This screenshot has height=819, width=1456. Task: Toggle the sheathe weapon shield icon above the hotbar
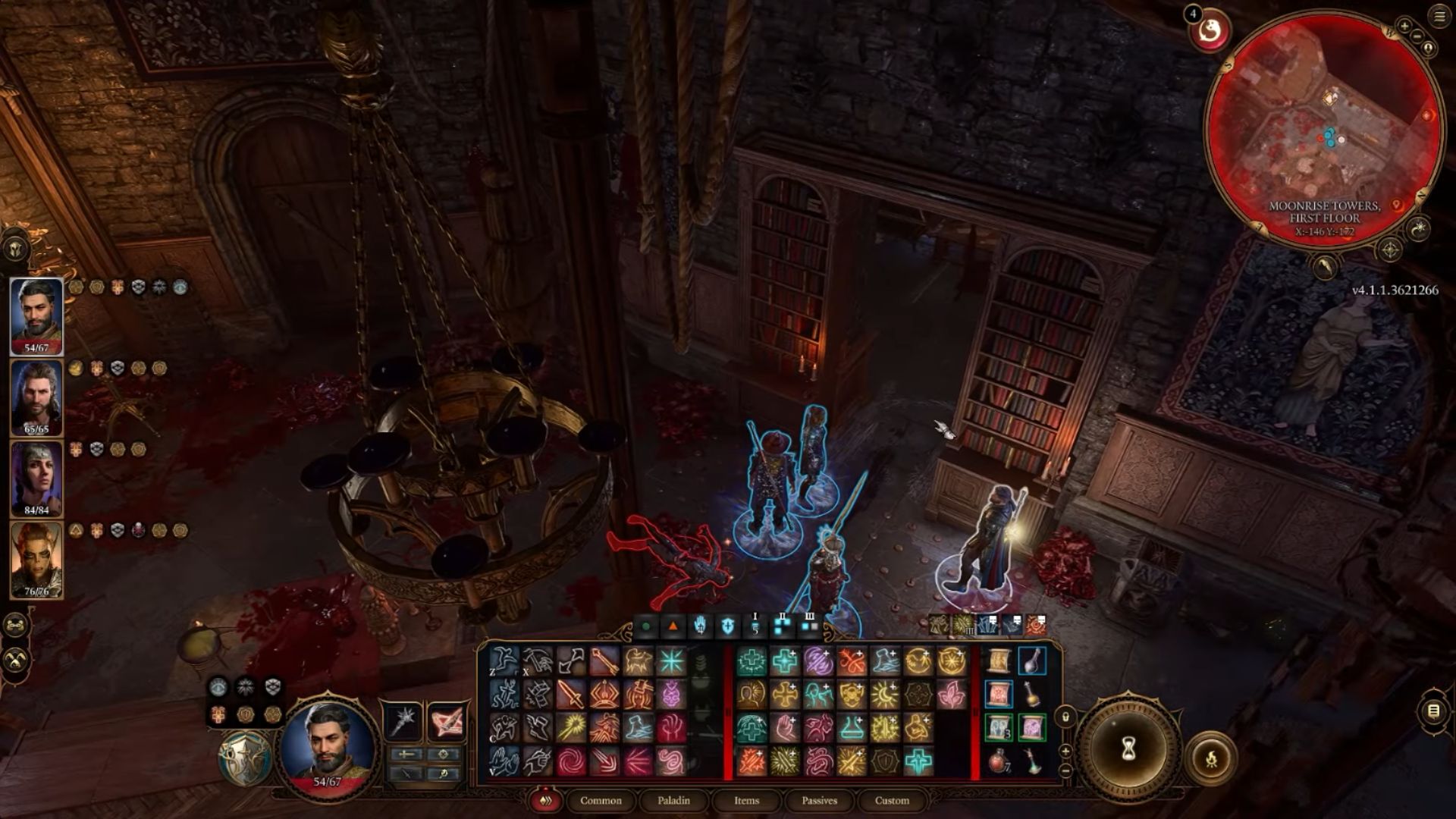coord(727,625)
